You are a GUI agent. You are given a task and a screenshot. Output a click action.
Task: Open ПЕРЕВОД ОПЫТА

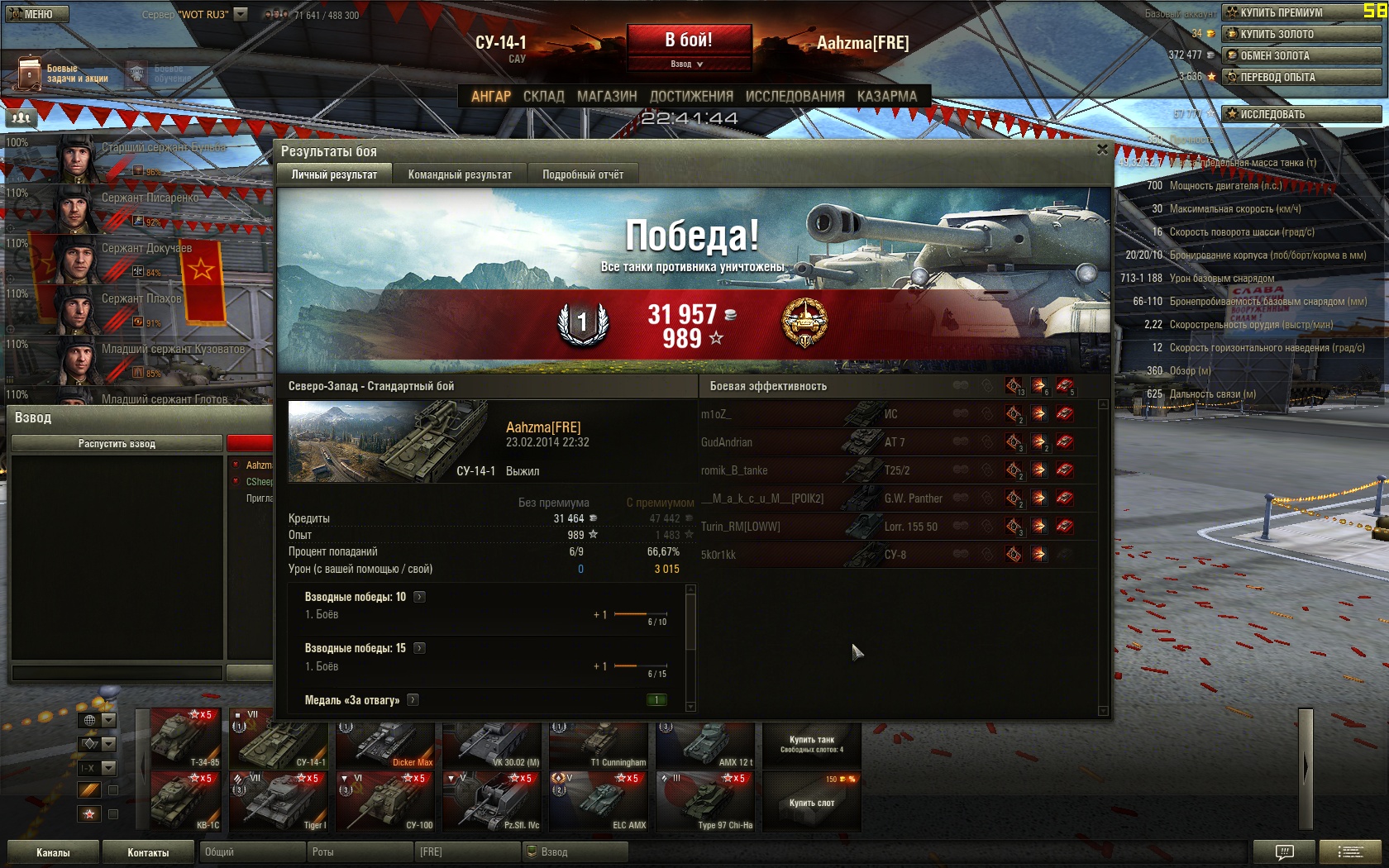(x=1301, y=77)
